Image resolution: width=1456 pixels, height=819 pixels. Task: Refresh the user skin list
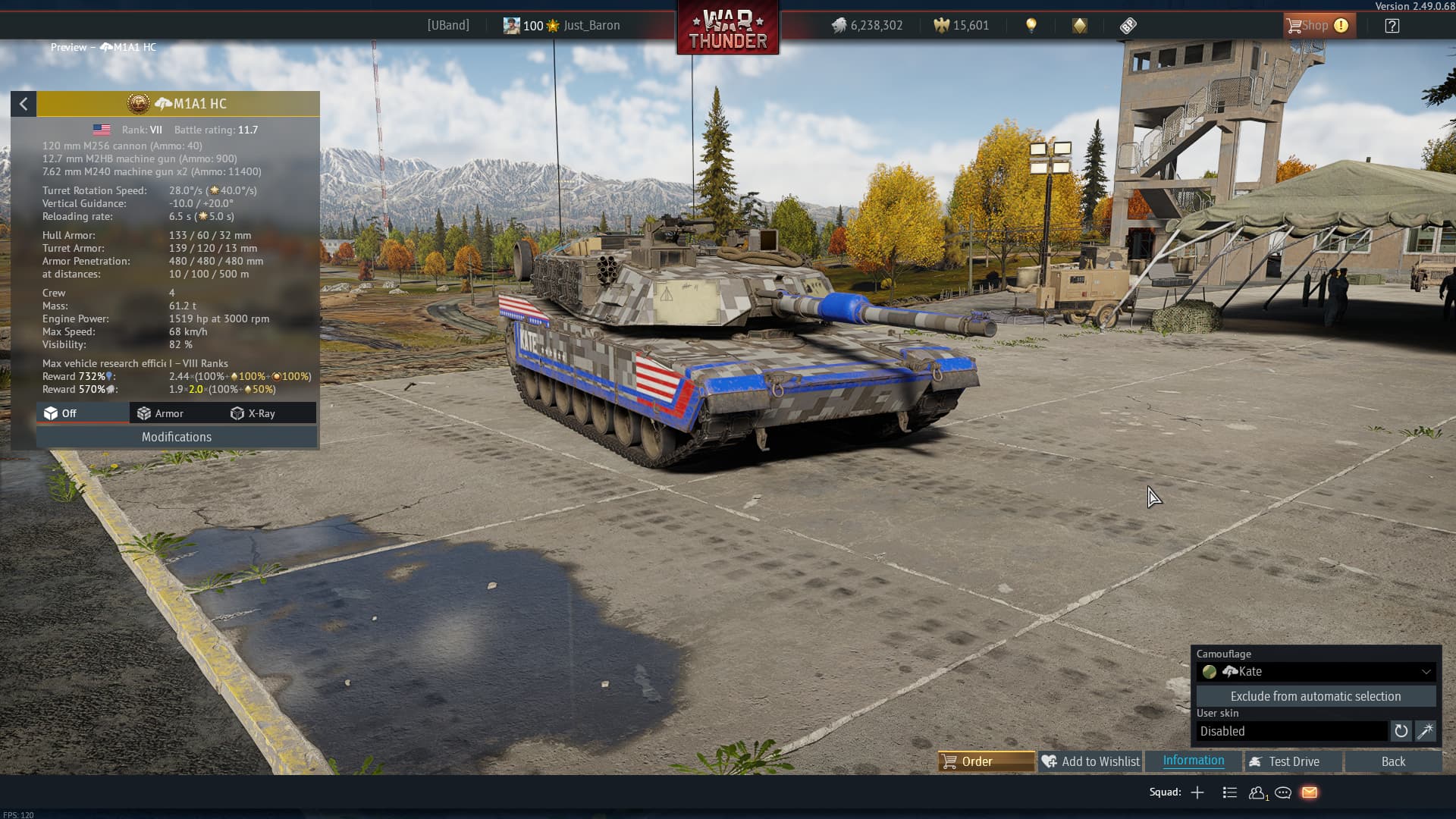click(x=1401, y=731)
